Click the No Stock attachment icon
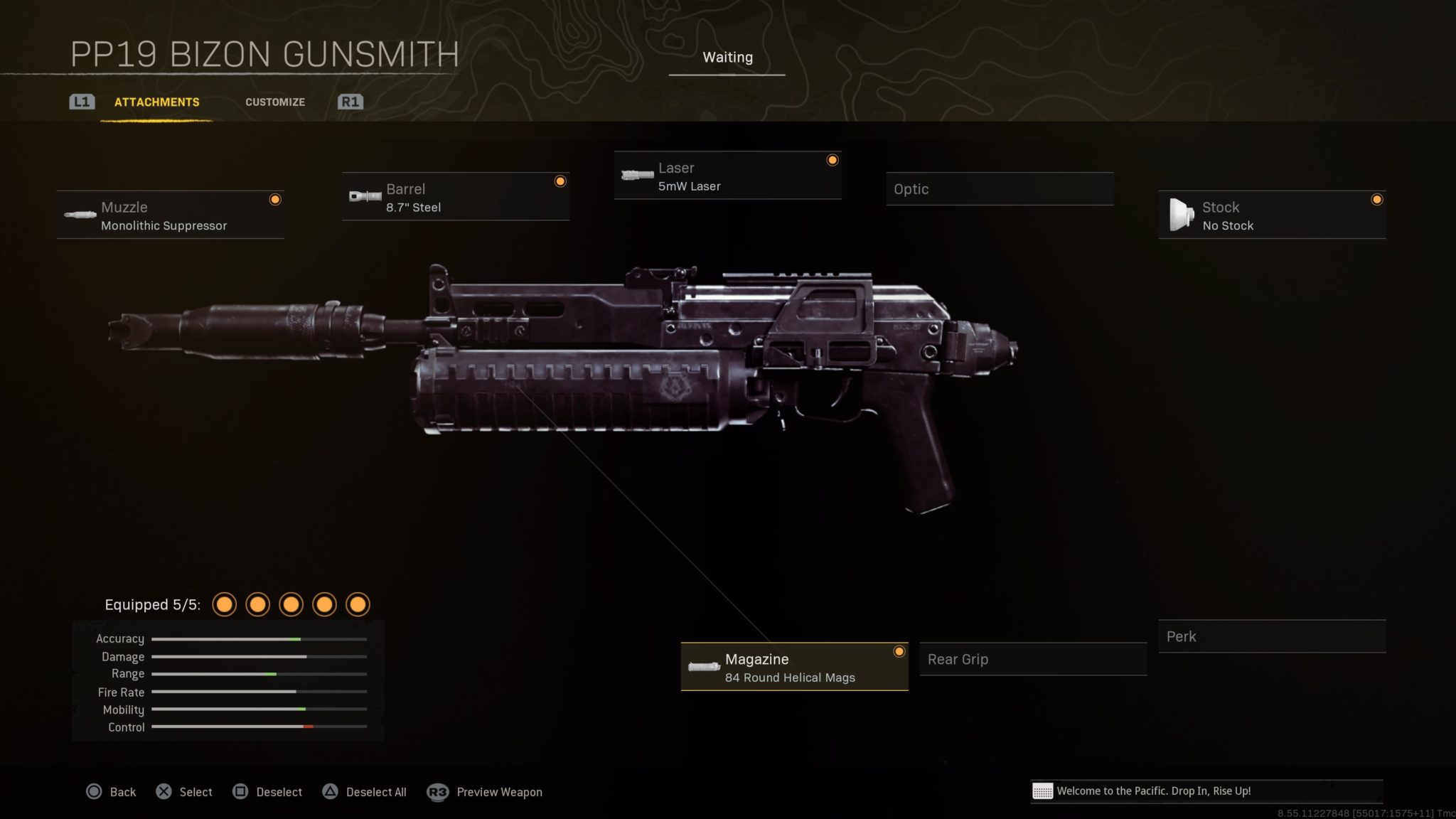This screenshot has width=1456, height=819. tap(1182, 213)
